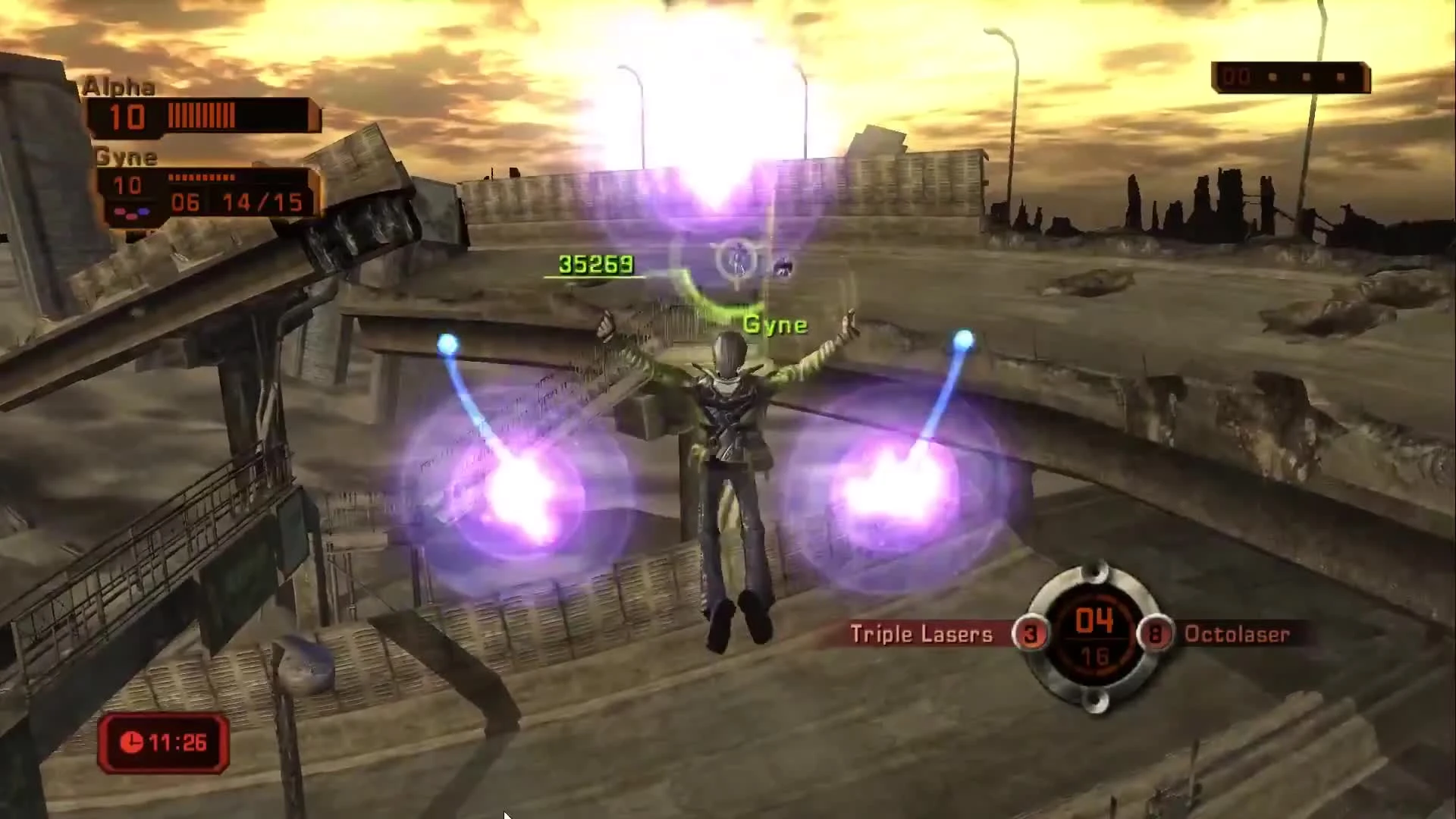Click the Octolaser ammo counter 8

pos(1156,634)
